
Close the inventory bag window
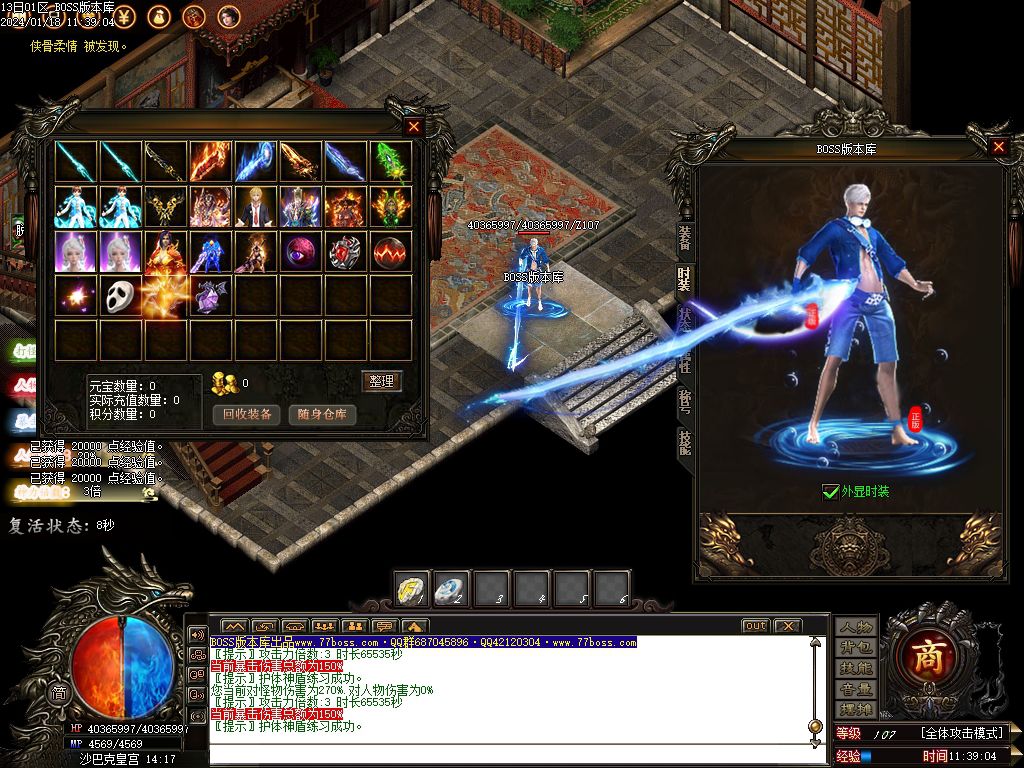point(414,127)
